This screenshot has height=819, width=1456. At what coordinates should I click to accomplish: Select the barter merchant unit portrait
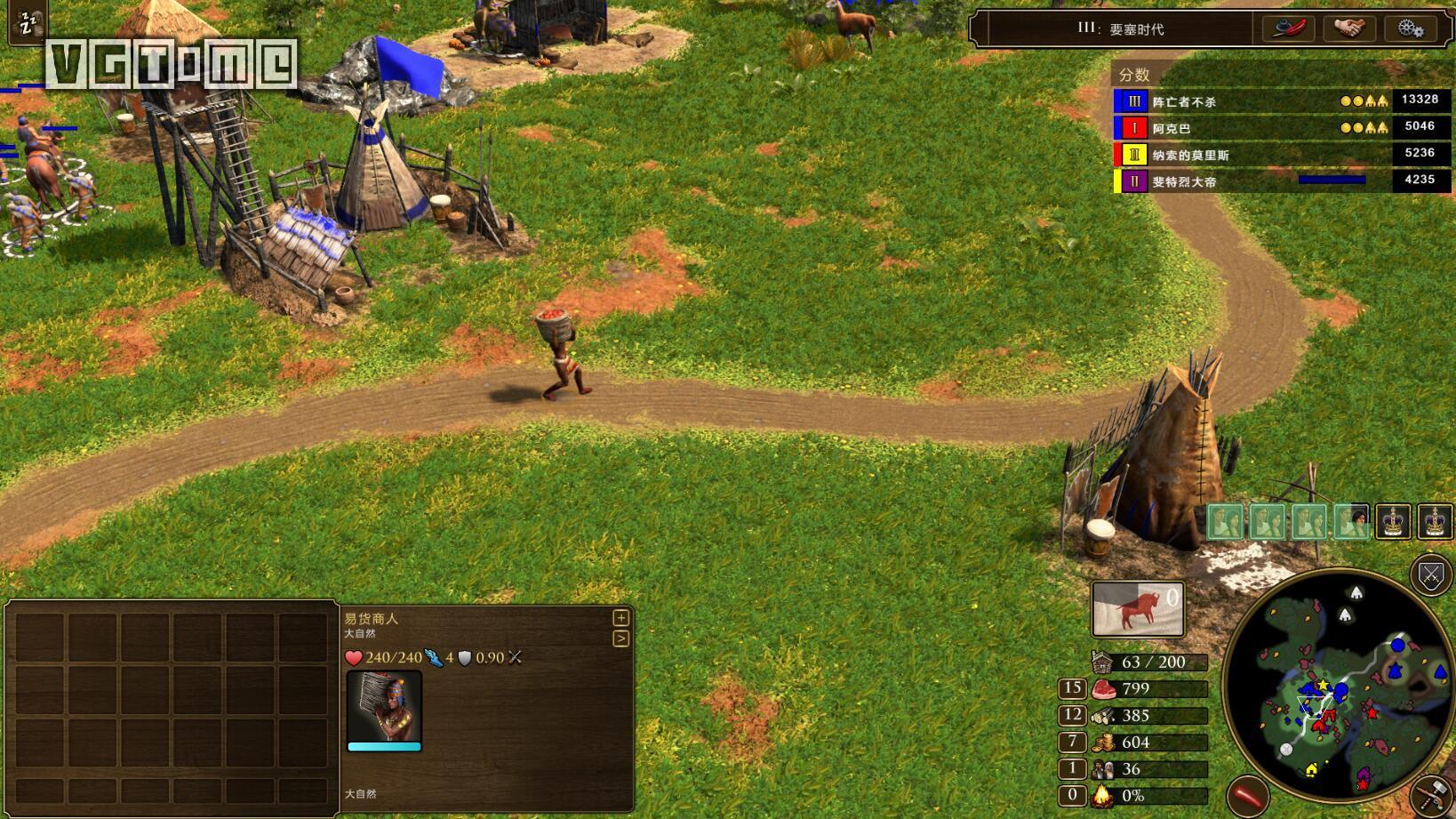[x=384, y=707]
